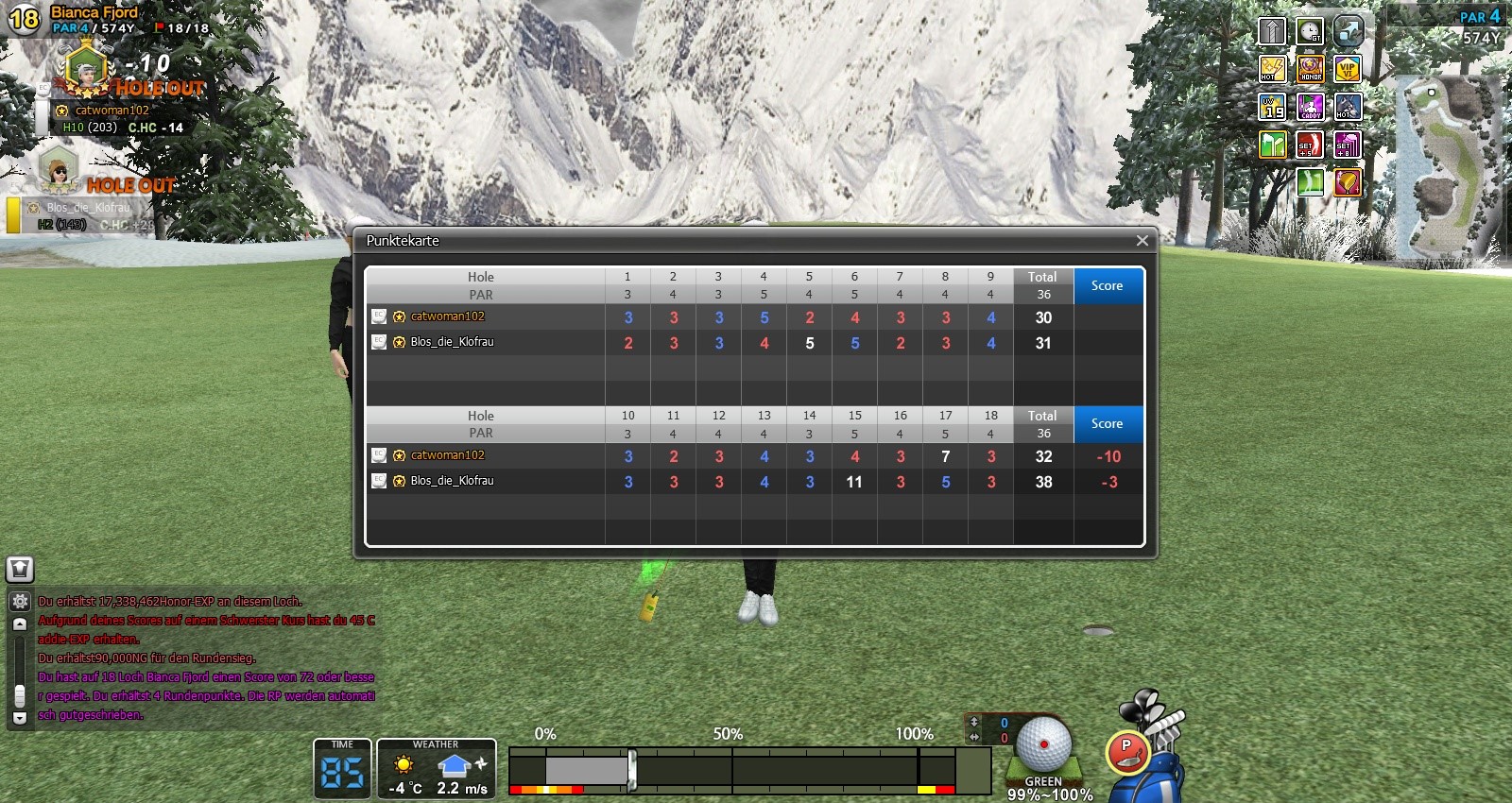Click the golf ball impact point selector
The width and height of the screenshot is (1512, 803).
1043,744
